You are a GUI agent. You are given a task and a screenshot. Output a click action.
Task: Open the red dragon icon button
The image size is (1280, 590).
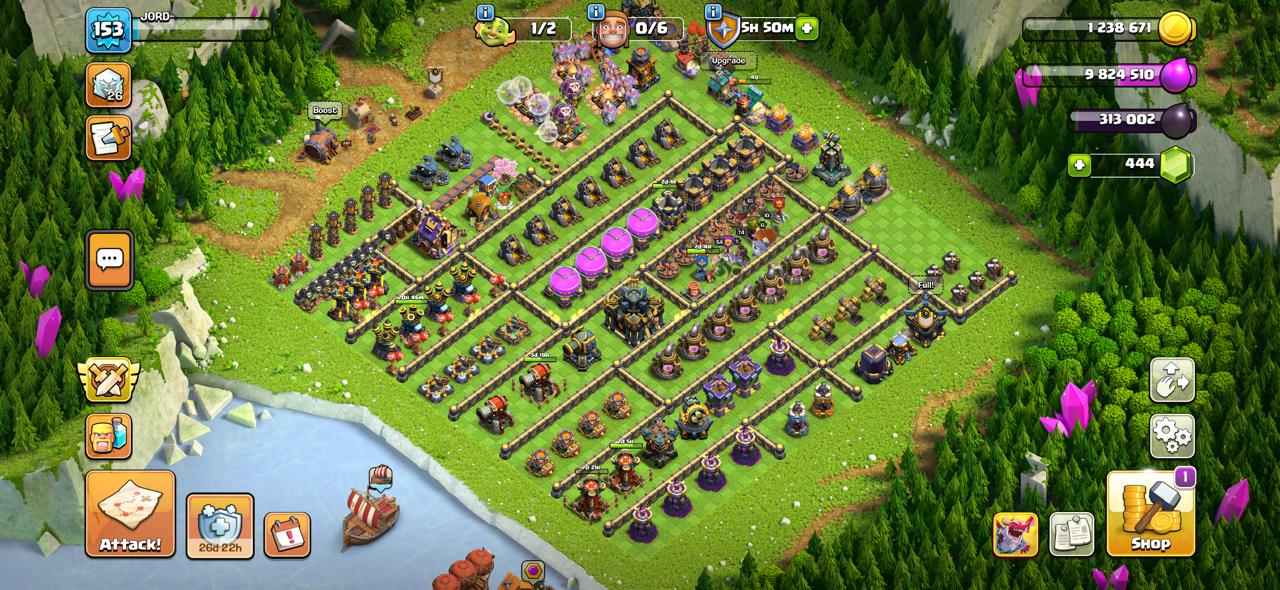coord(1015,535)
